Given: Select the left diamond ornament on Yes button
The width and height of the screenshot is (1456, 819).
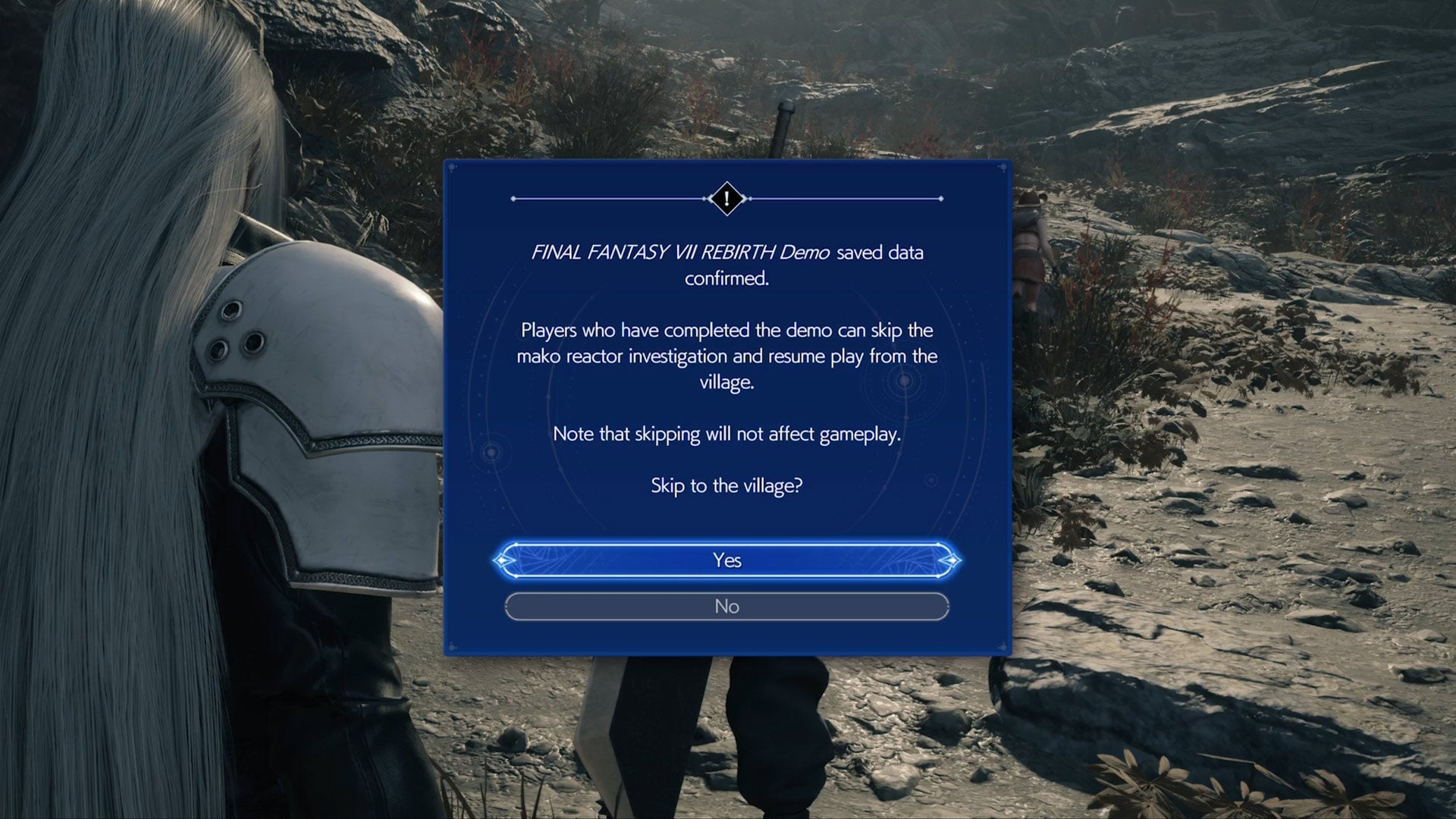Looking at the screenshot, I should click(x=501, y=560).
